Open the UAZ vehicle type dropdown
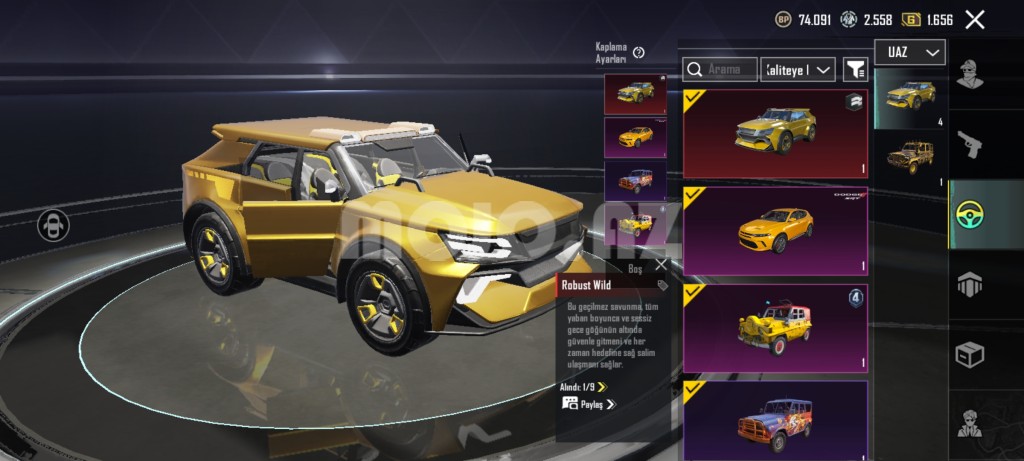The width and height of the screenshot is (1024, 461). click(909, 52)
